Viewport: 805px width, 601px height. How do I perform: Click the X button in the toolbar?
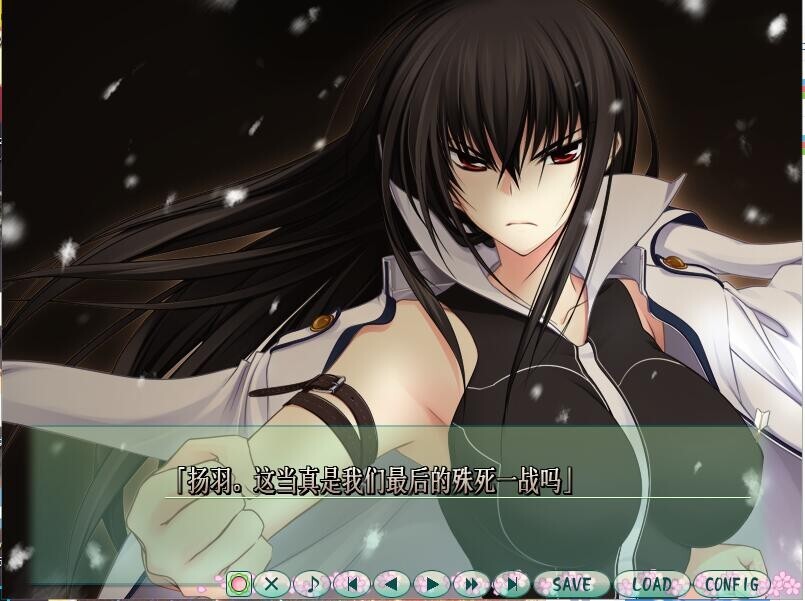click(x=272, y=583)
